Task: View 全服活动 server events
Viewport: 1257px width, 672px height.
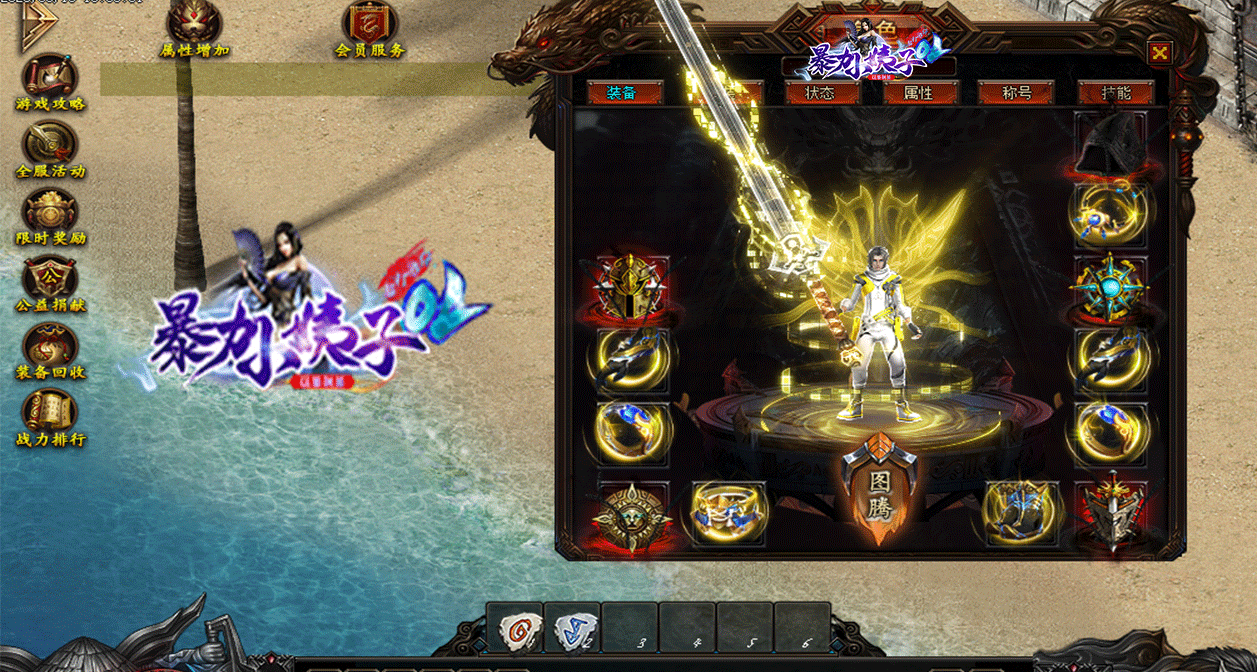Action: (x=50, y=150)
